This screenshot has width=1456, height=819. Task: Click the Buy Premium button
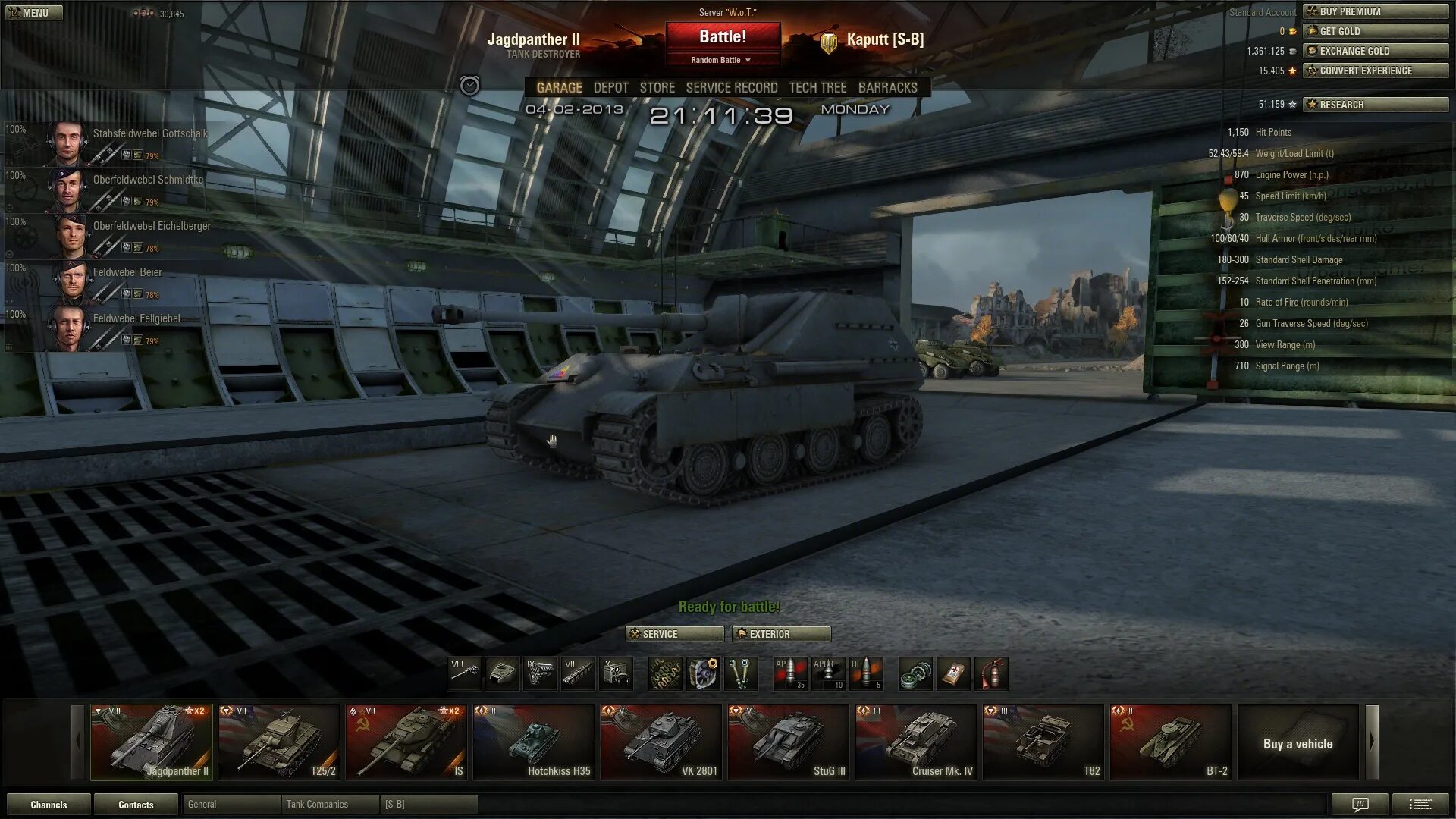(1376, 11)
